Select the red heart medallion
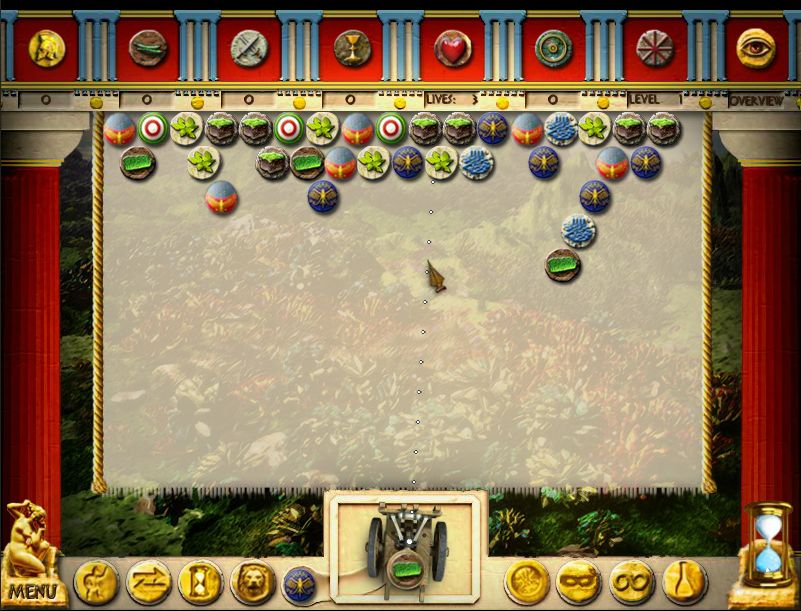 click(x=452, y=46)
